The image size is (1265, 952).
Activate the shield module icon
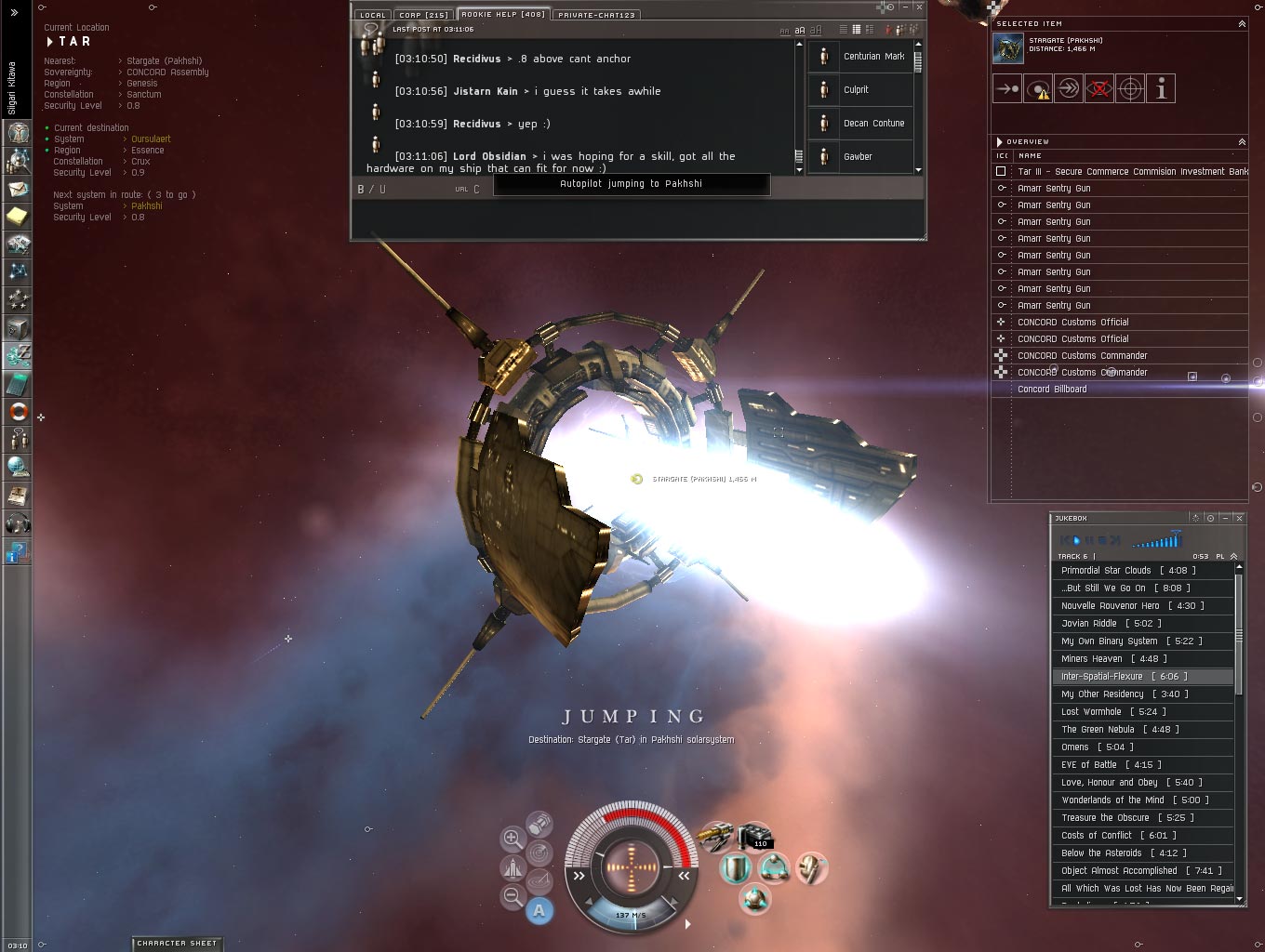click(x=736, y=869)
